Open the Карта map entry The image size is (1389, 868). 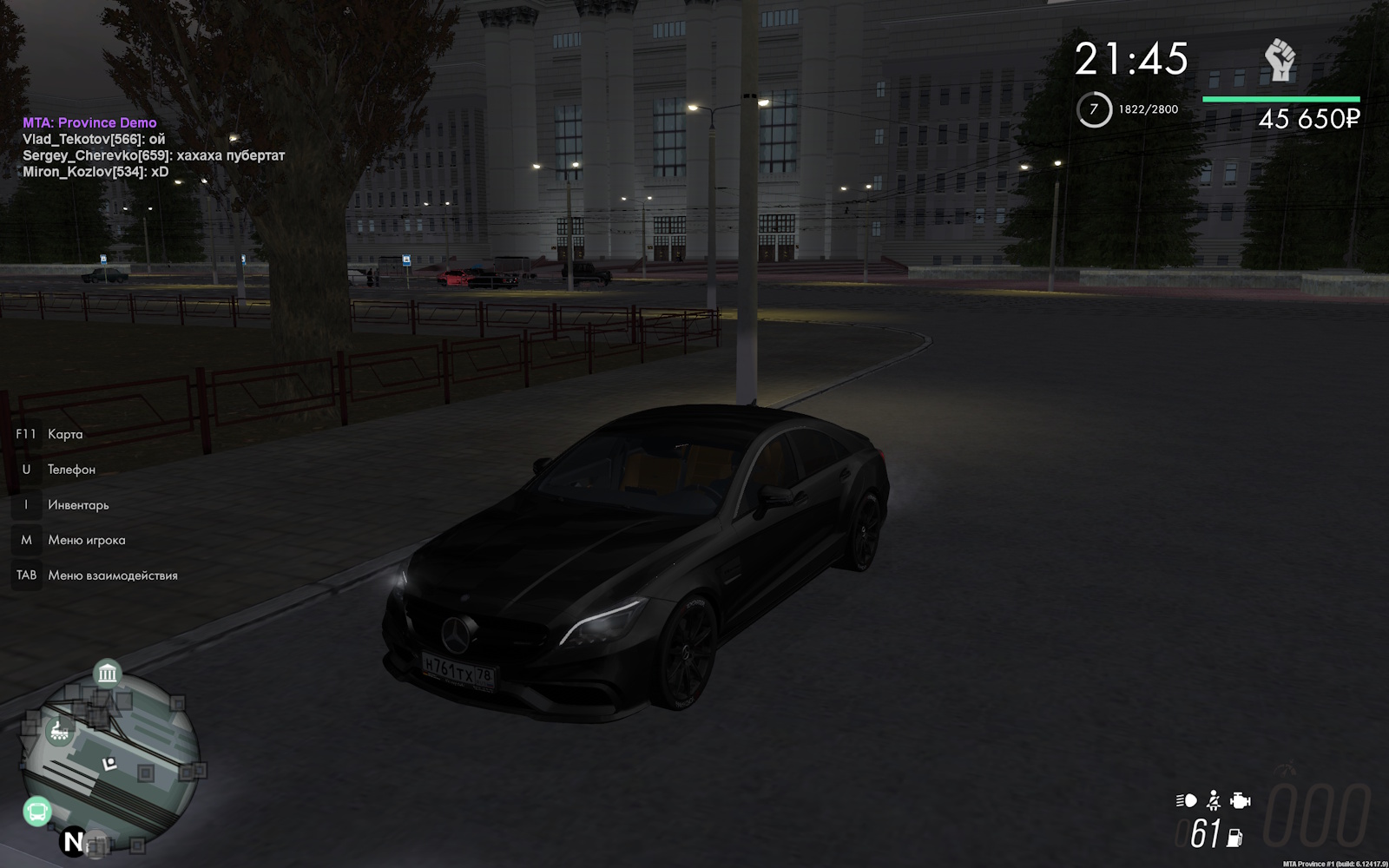click(65, 434)
